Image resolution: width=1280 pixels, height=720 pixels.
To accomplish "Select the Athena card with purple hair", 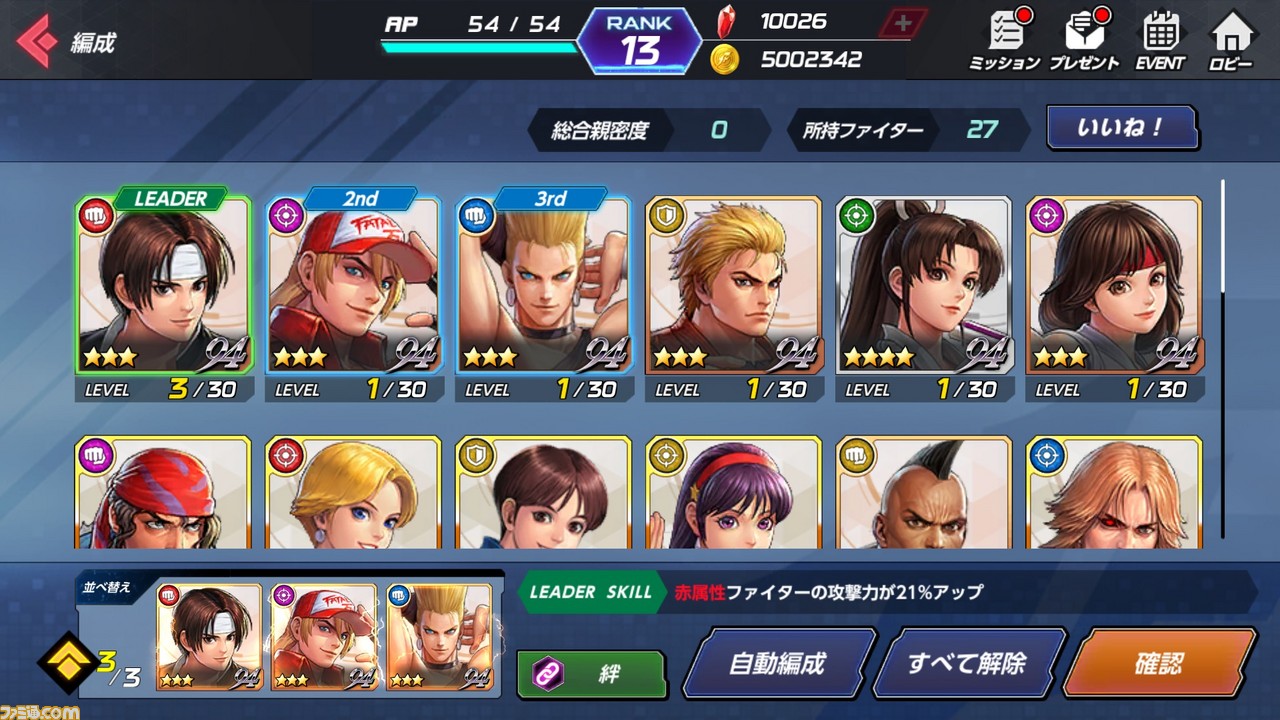I will pos(733,493).
